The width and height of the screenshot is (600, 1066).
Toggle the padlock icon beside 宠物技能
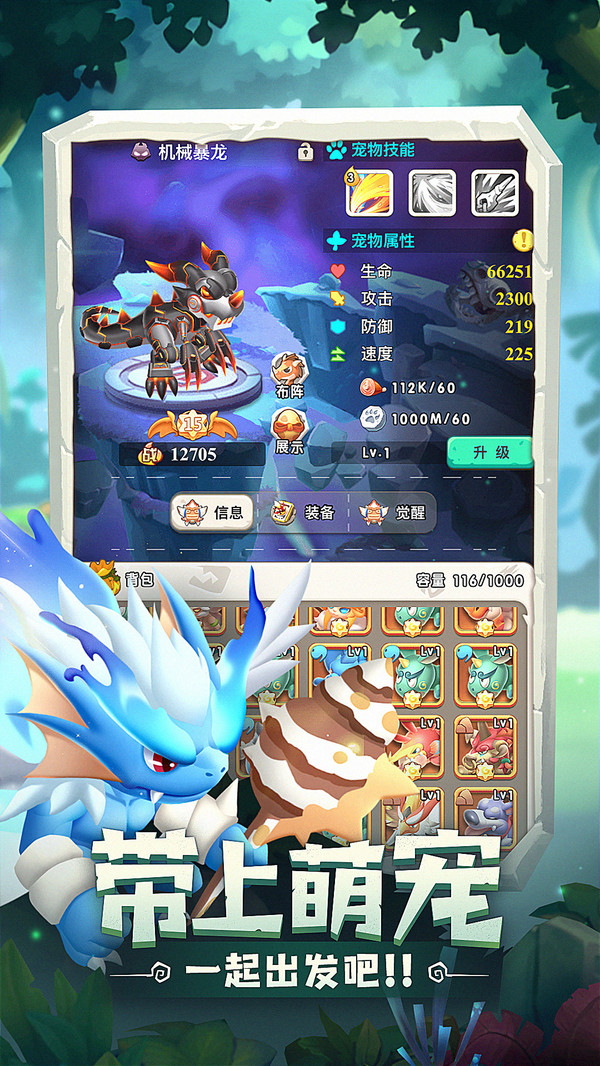pos(305,152)
